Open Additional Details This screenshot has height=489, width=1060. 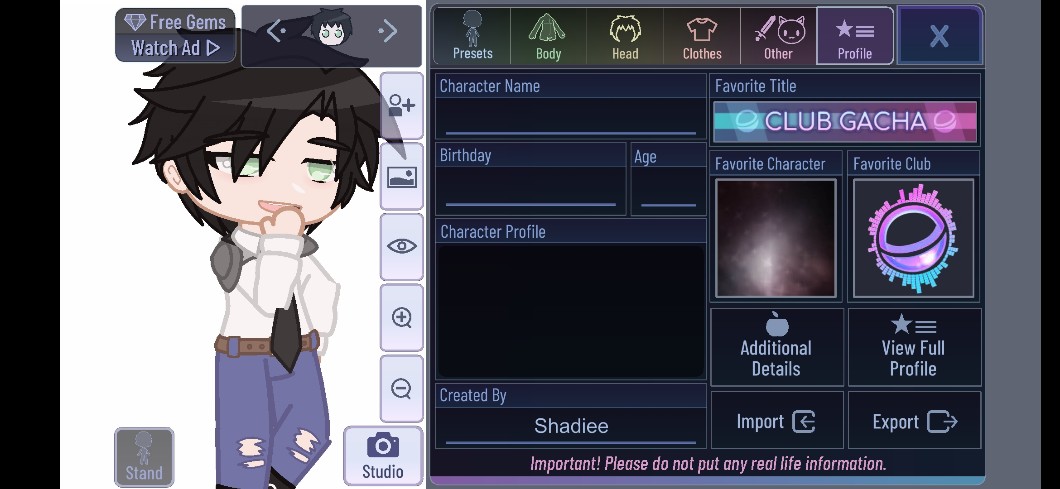[x=776, y=347]
